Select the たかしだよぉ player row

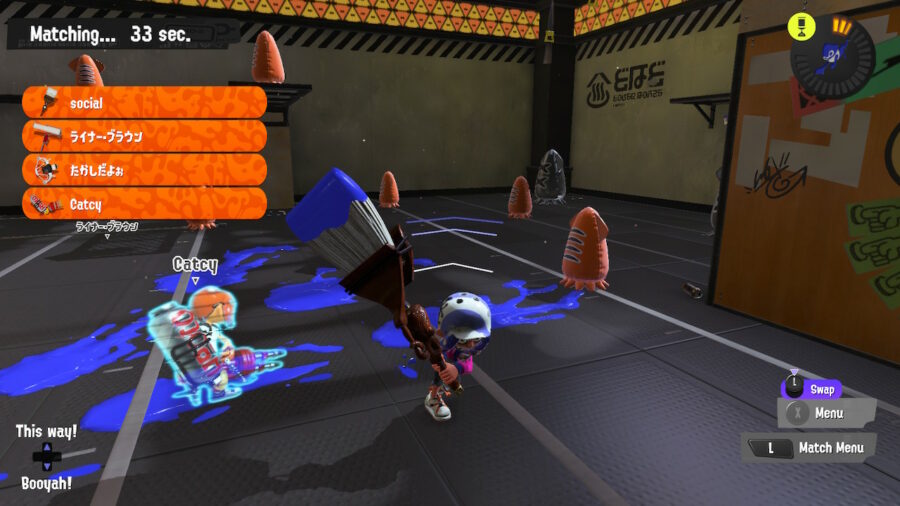(144, 170)
